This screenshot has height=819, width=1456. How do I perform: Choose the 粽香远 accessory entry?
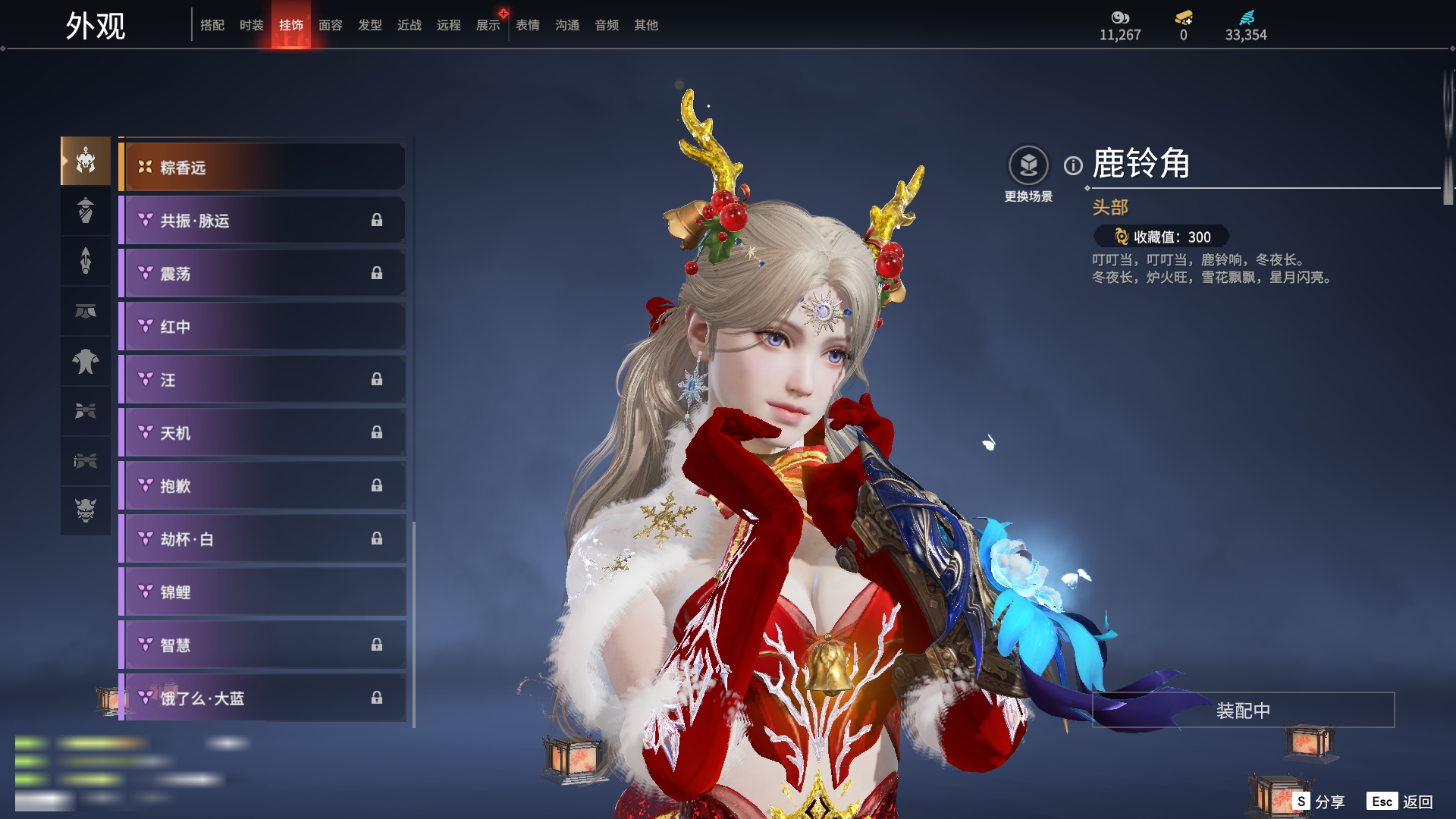[262, 168]
